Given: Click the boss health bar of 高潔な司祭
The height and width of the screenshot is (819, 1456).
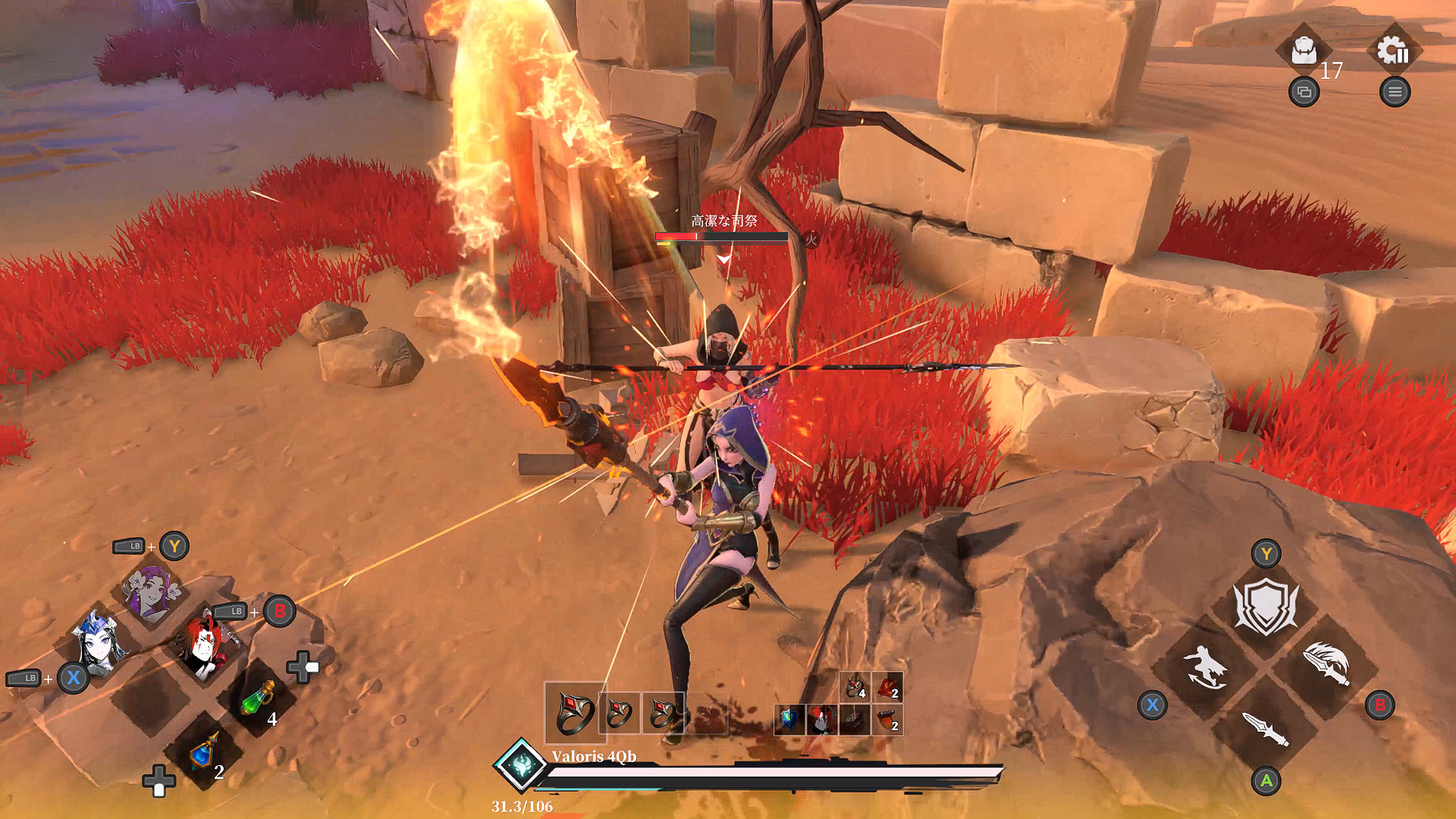Looking at the screenshot, I should pyautogui.click(x=720, y=236).
